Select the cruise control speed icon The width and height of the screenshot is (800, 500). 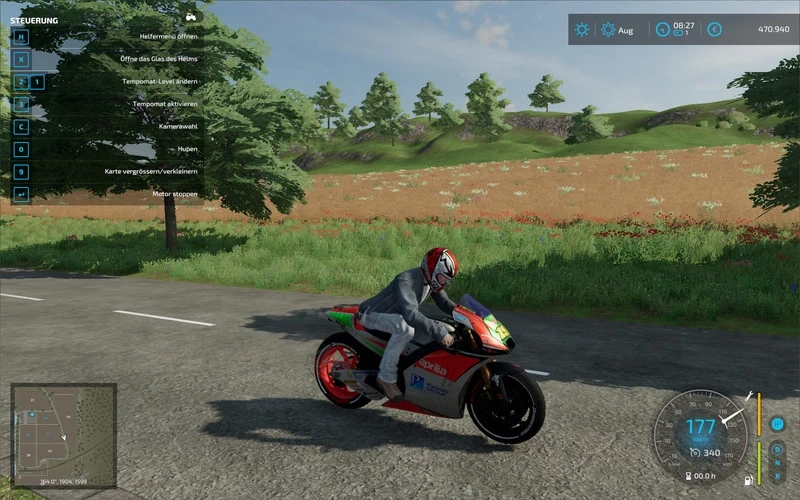point(693,452)
